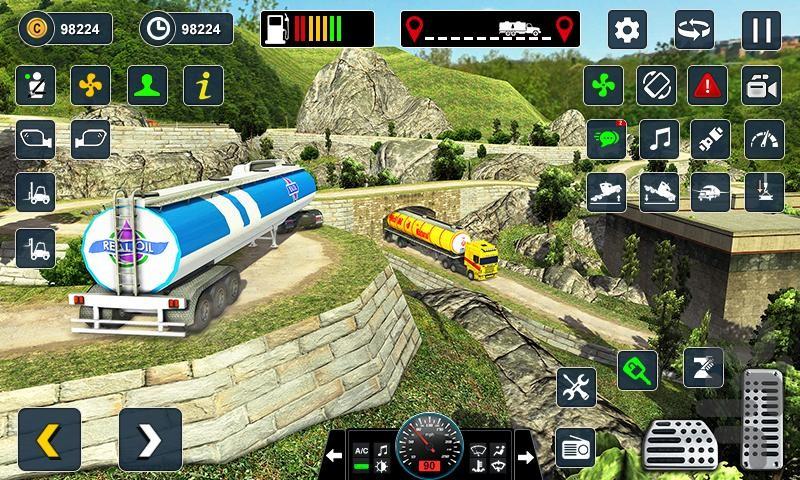
Task: Steer left with the yellow arrow
Action: click(49, 439)
